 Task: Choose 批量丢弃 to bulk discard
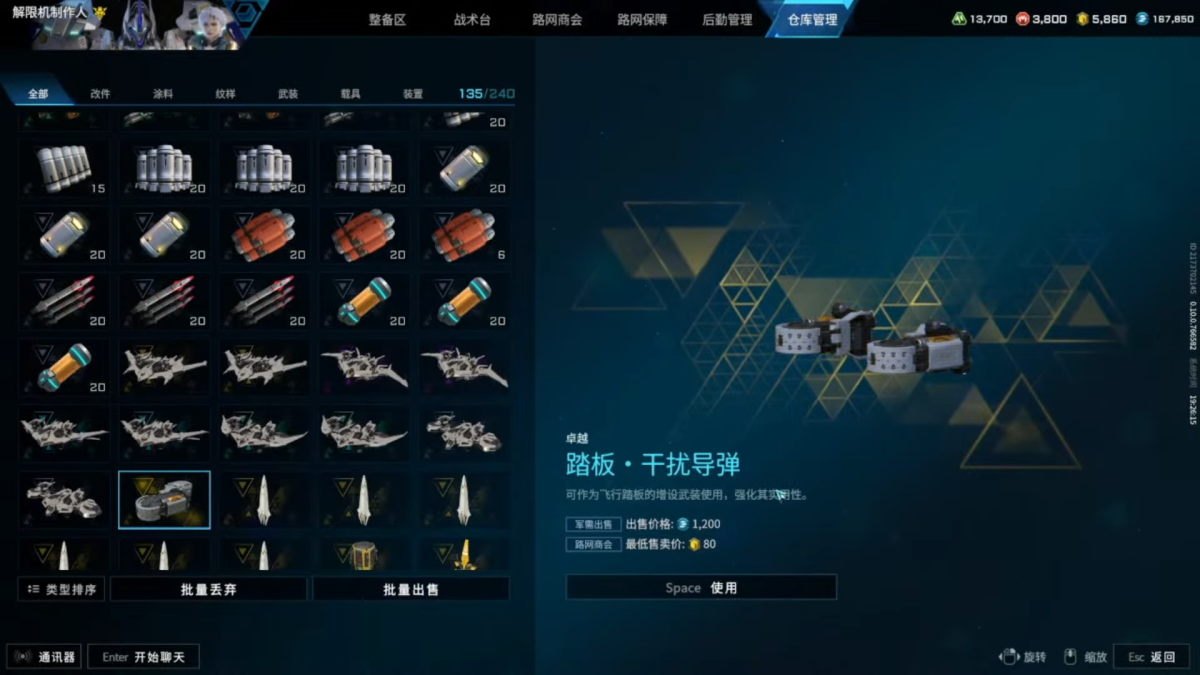coord(208,590)
